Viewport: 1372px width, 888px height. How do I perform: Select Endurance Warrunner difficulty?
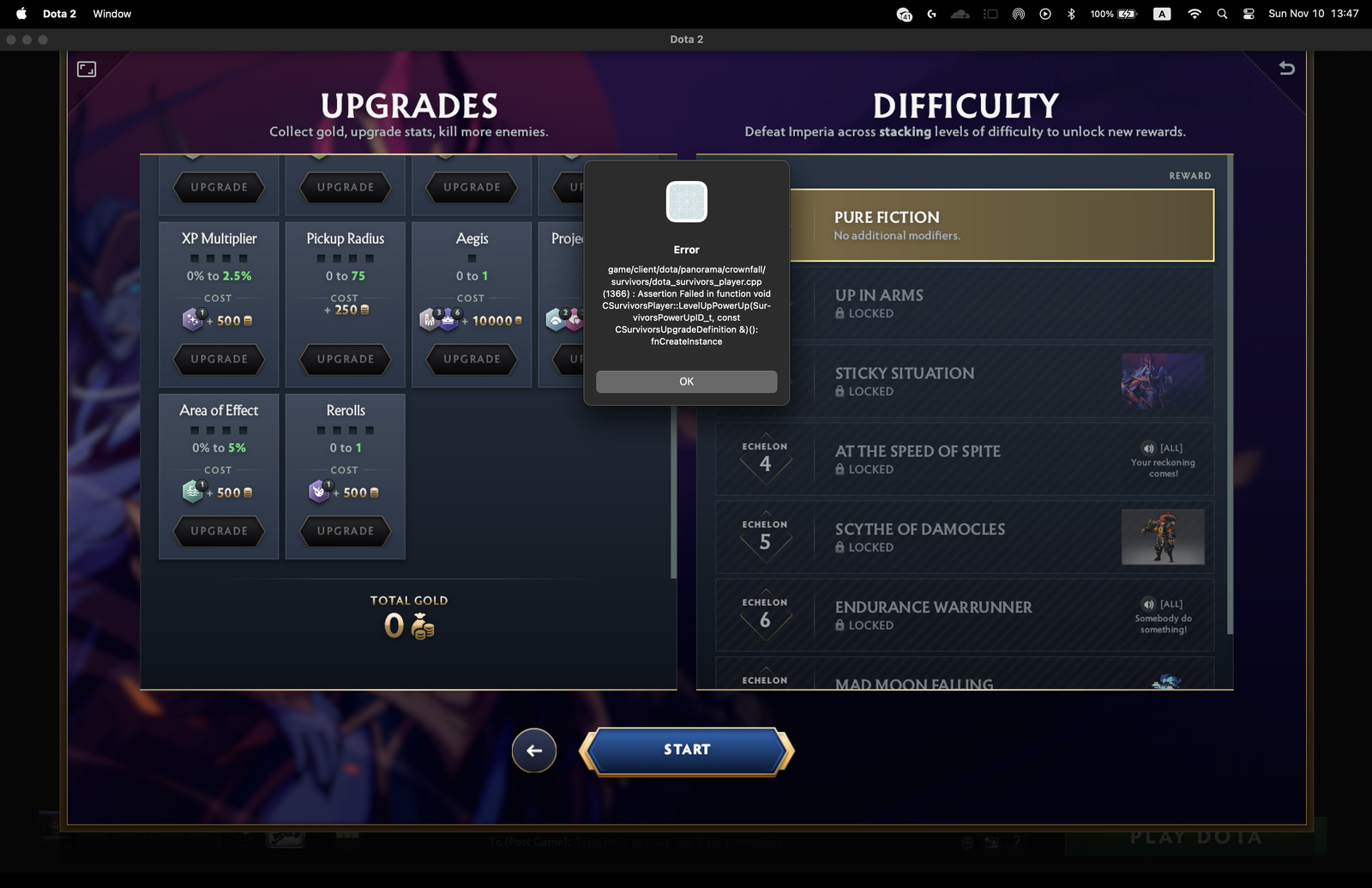click(x=965, y=615)
